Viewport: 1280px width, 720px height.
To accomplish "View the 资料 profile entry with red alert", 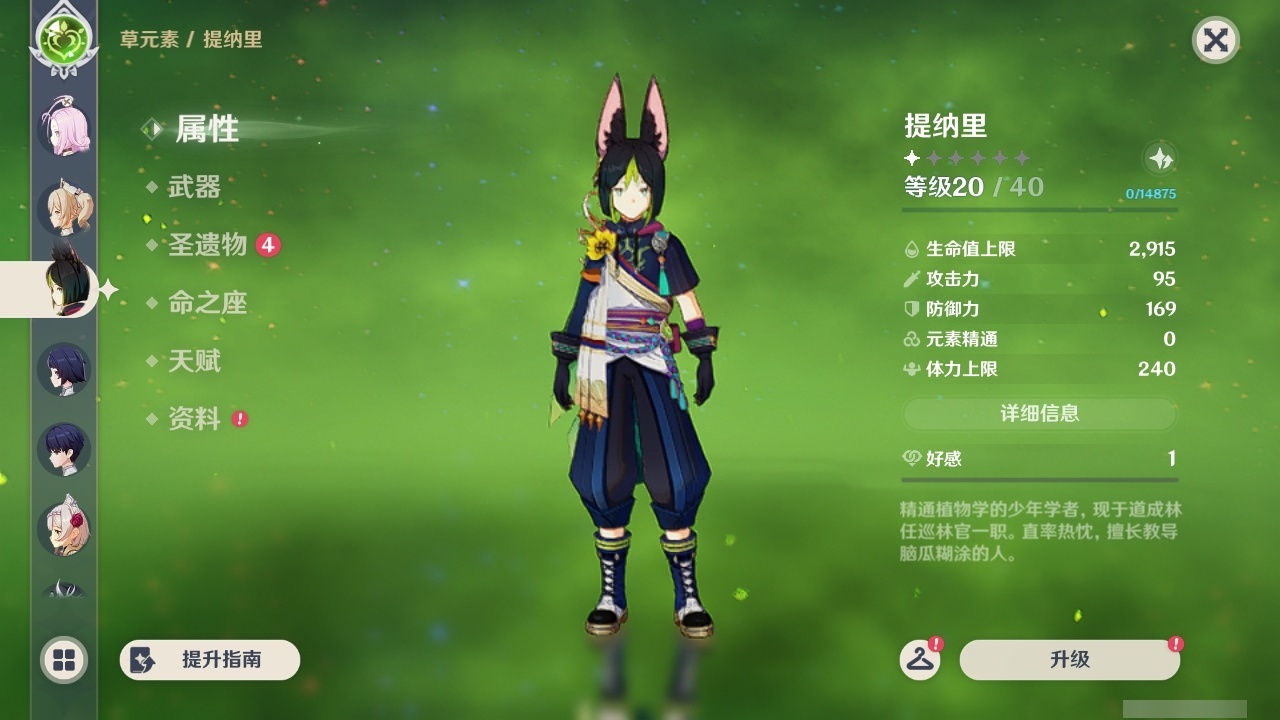I will point(196,420).
